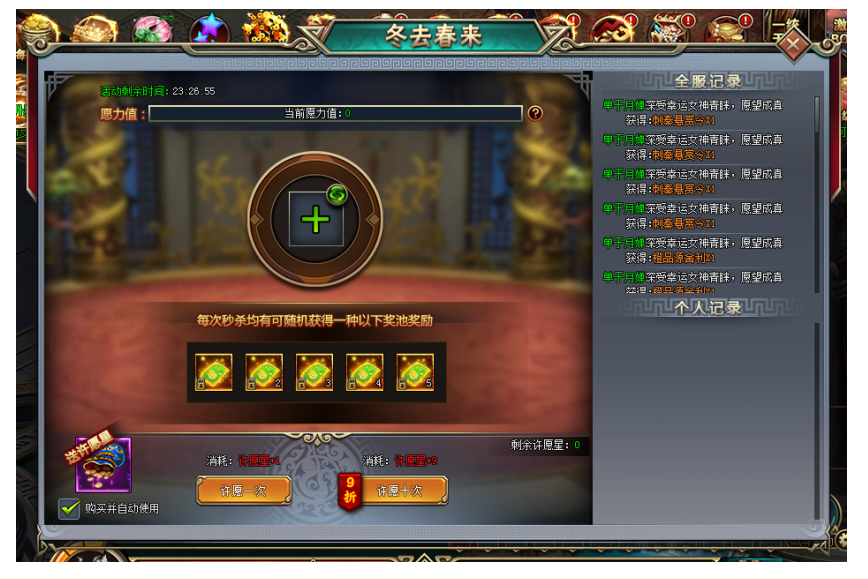Viewport: 868px width, 579px height.
Task: Open the rainbow star icon in top bar
Action: (210, 29)
